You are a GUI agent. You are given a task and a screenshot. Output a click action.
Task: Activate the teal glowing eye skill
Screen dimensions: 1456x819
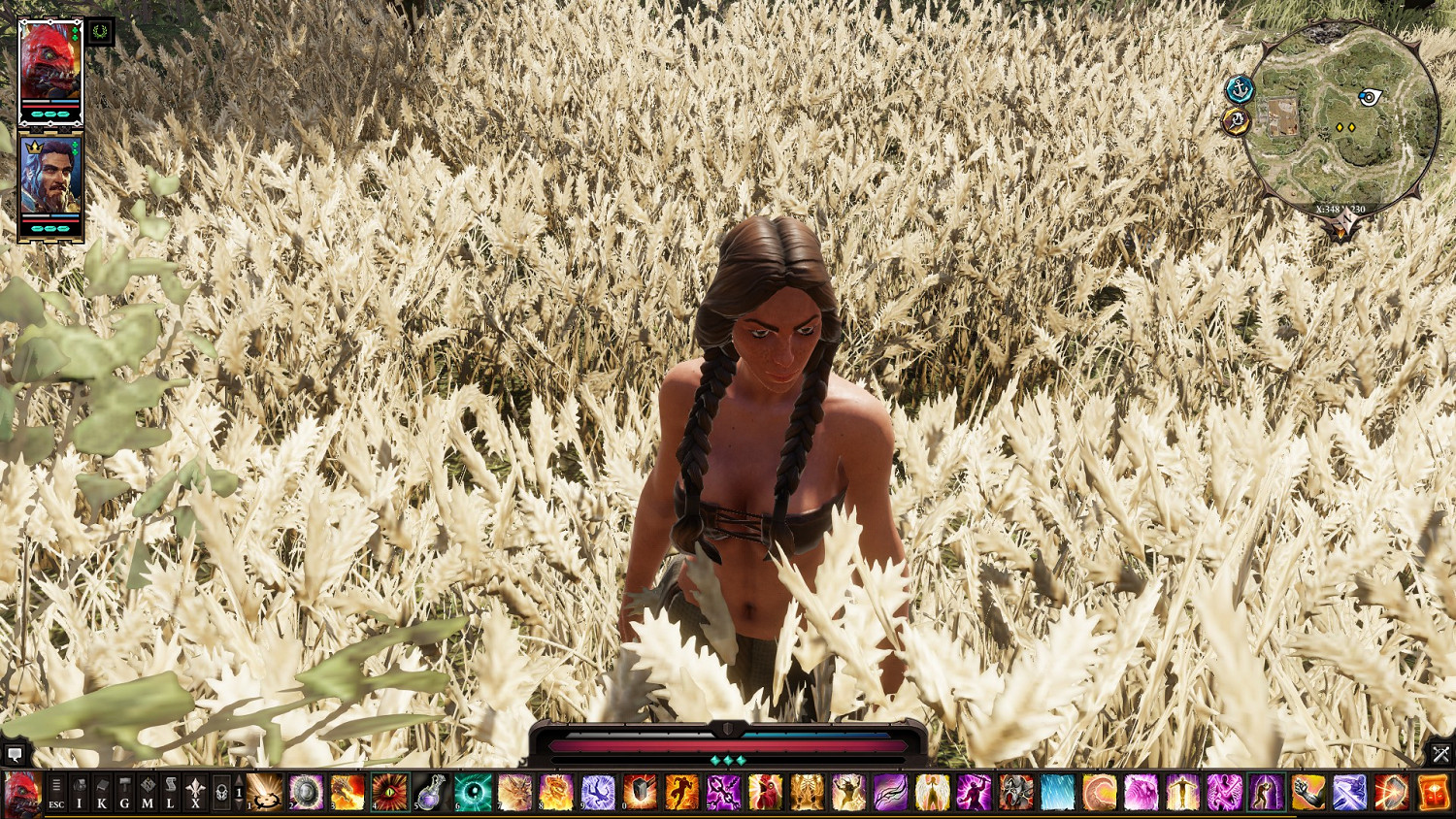473,792
